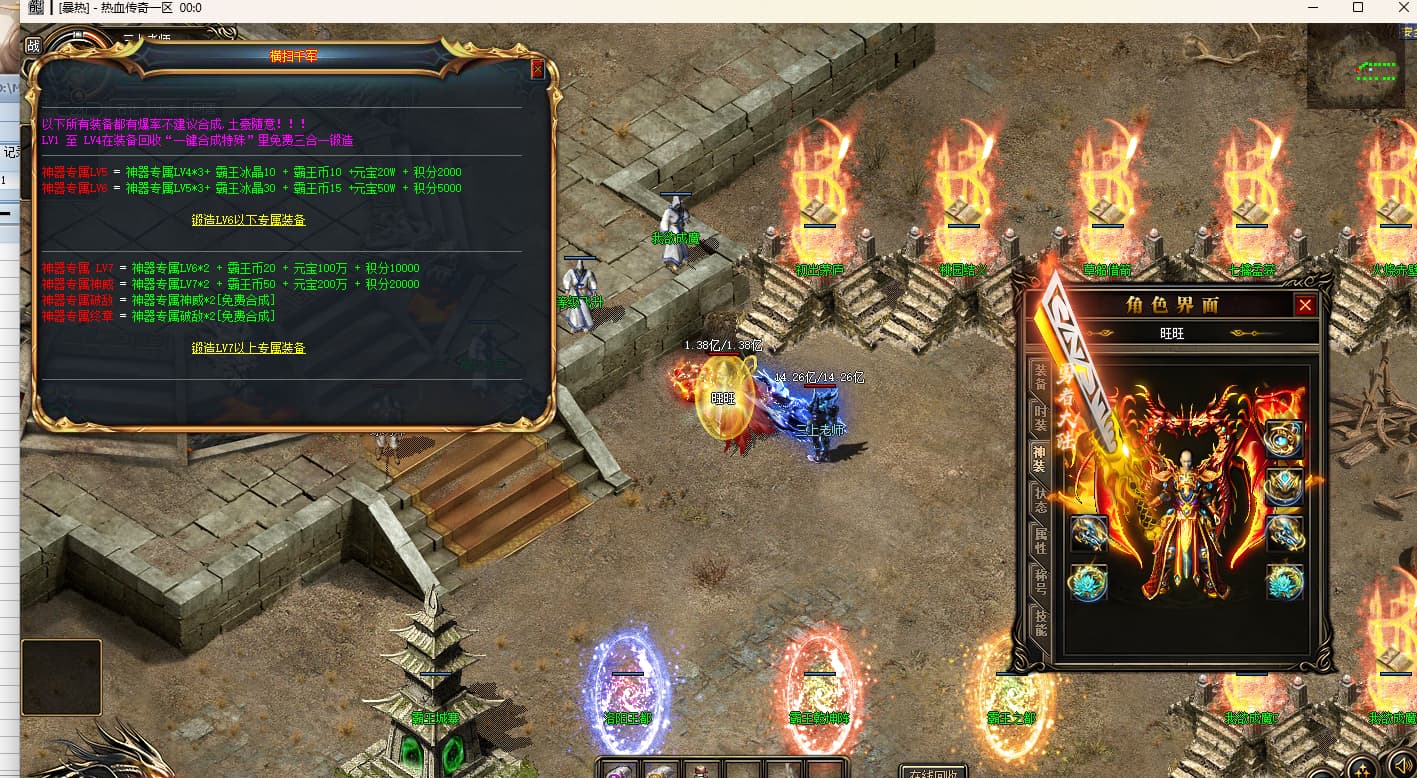Close the 角色界面 character panel
The height and width of the screenshot is (778, 1417).
click(1305, 305)
